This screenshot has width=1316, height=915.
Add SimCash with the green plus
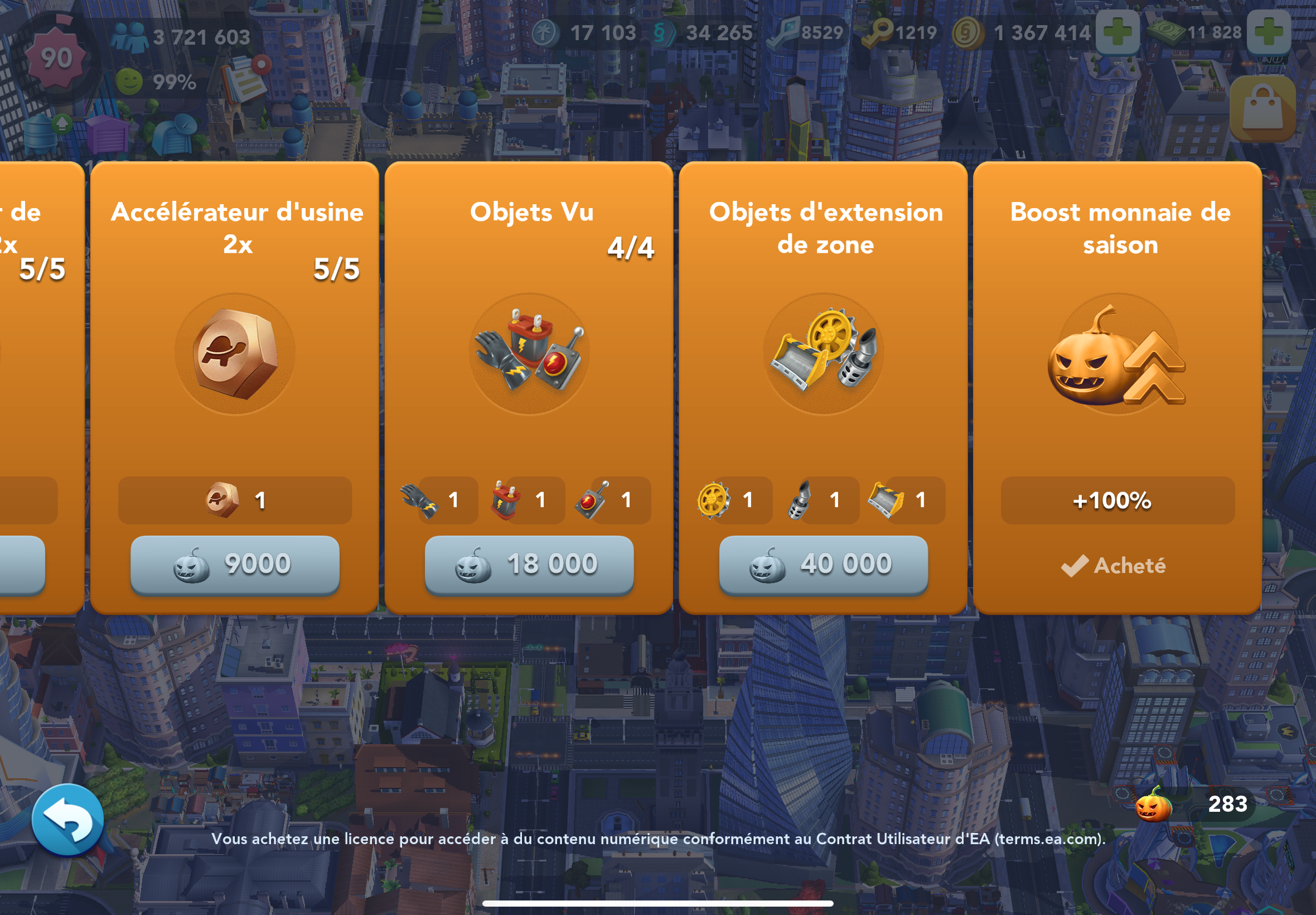point(1269,32)
